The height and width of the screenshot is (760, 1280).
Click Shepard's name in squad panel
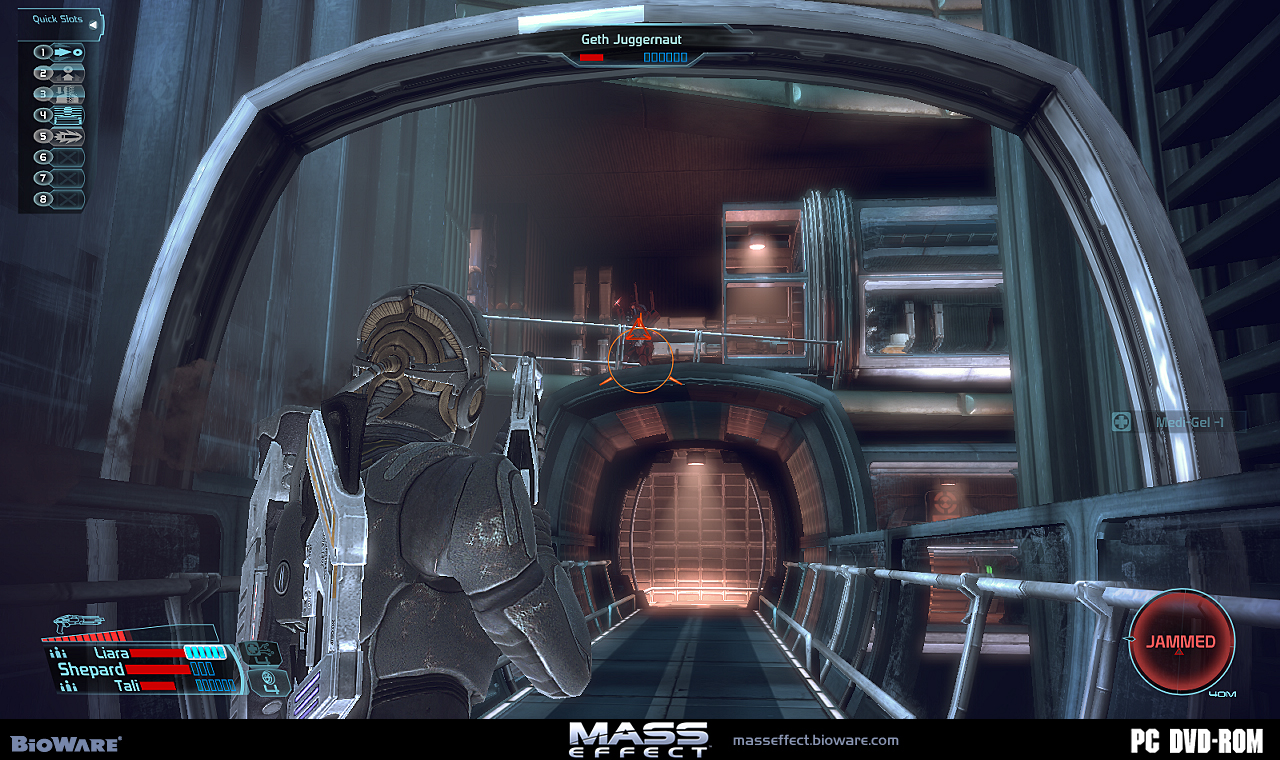click(x=91, y=669)
